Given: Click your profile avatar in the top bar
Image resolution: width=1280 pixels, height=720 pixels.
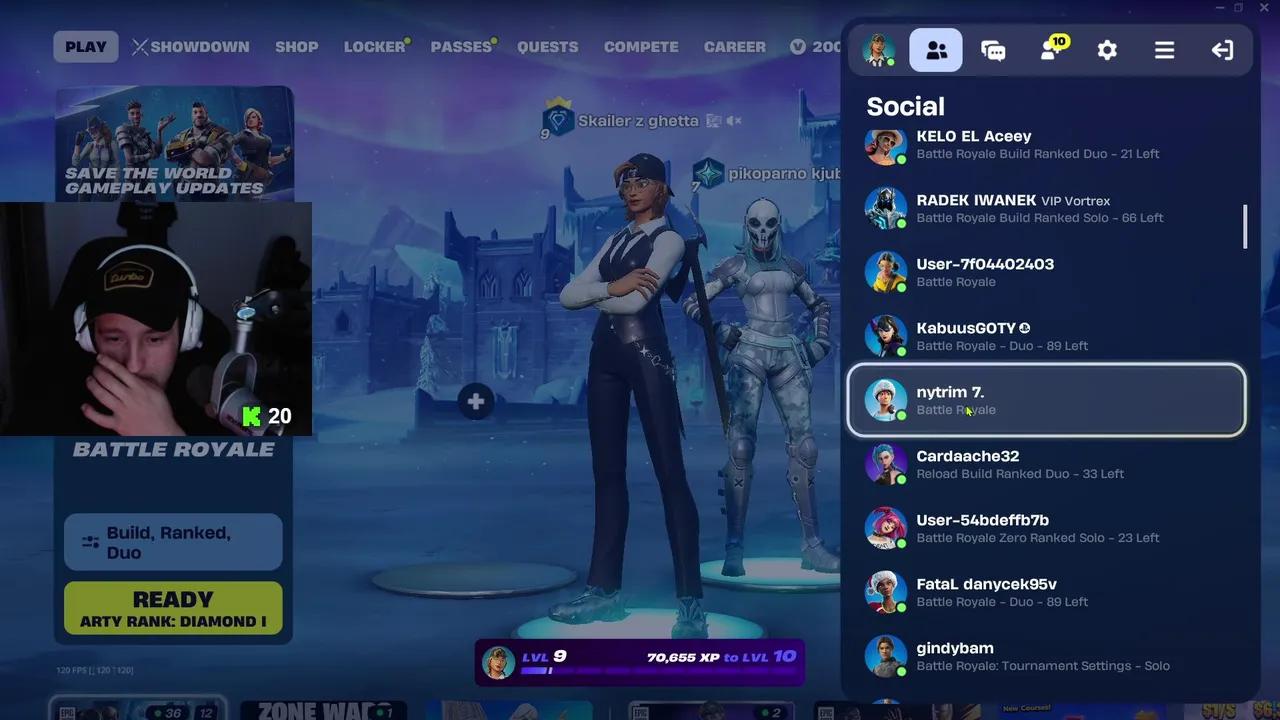Looking at the screenshot, I should pos(878,48).
